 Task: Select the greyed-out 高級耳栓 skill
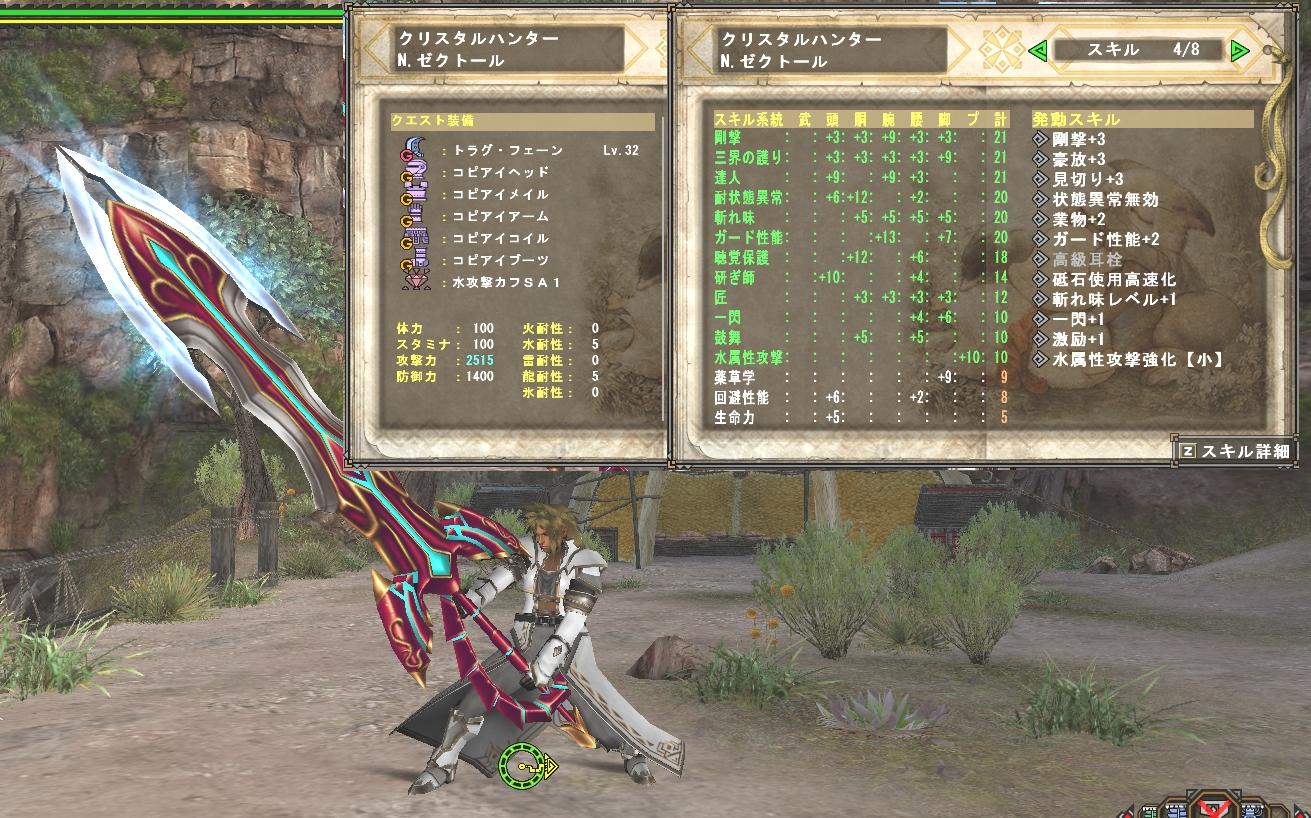click(1090, 260)
